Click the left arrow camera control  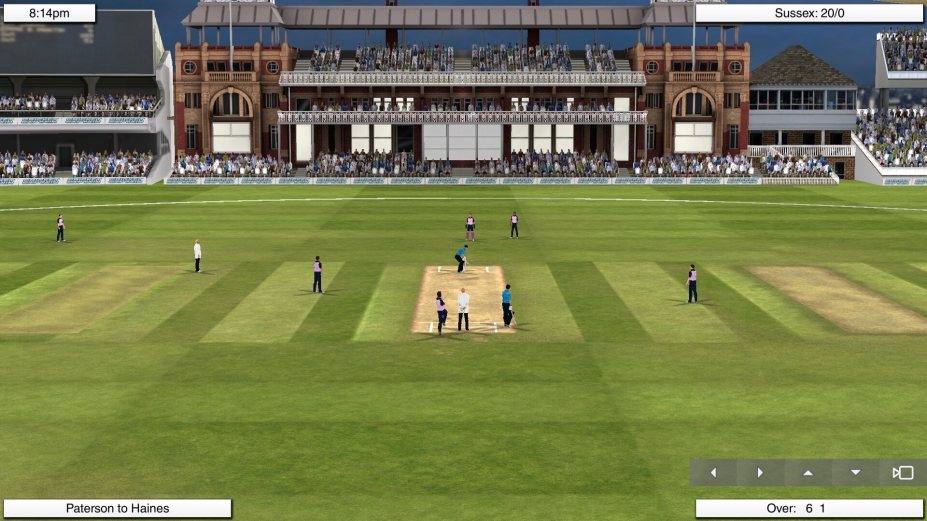coord(713,473)
